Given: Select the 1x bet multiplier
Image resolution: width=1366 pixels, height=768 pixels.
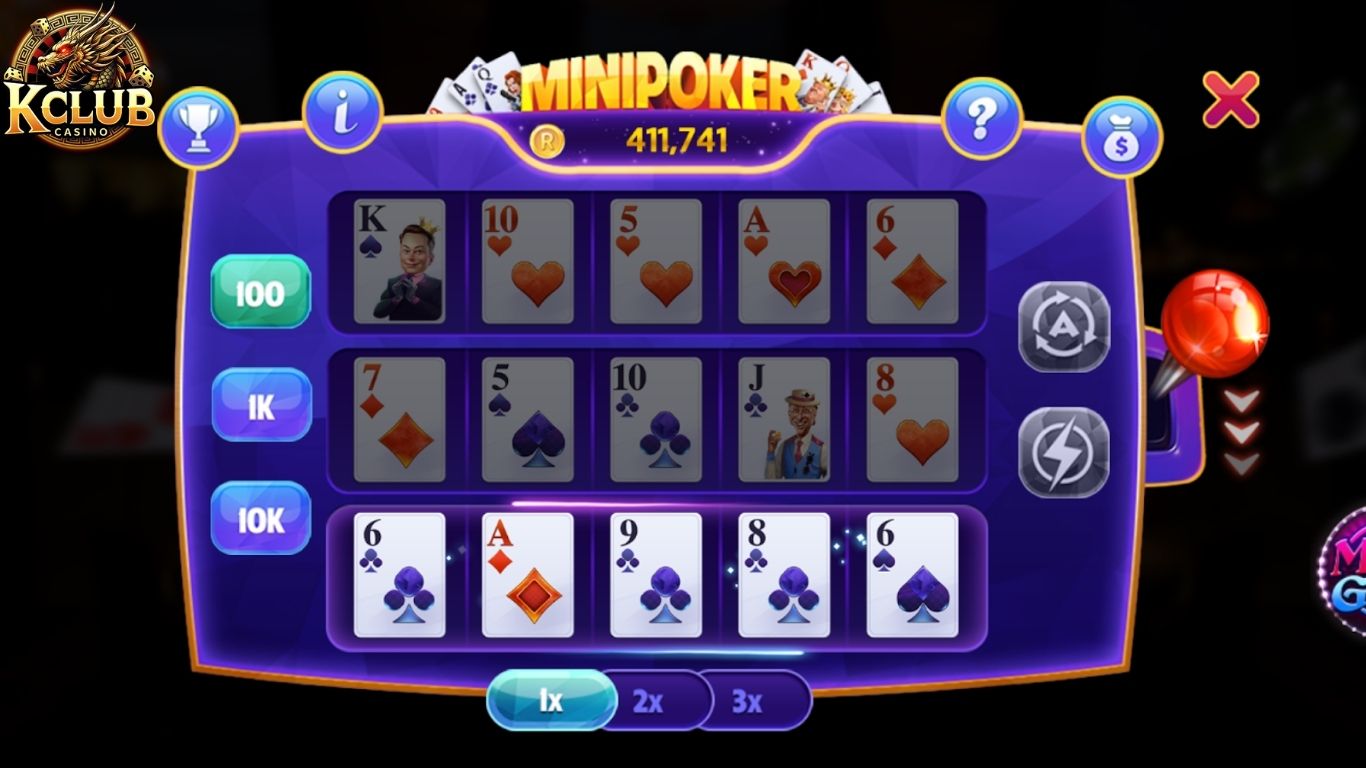Looking at the screenshot, I should (551, 700).
